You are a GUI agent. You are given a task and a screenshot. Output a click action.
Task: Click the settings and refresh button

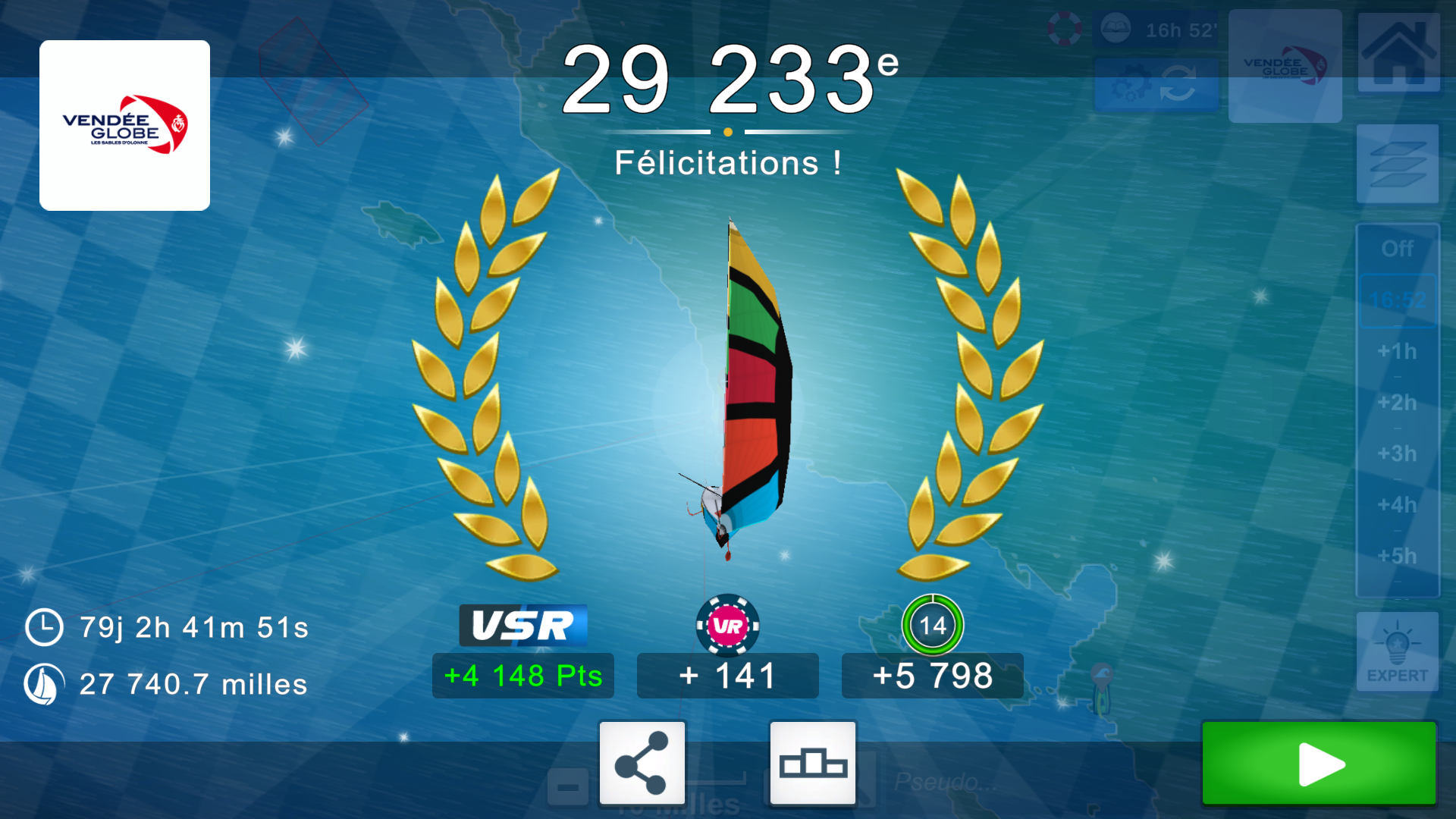pos(1156,83)
